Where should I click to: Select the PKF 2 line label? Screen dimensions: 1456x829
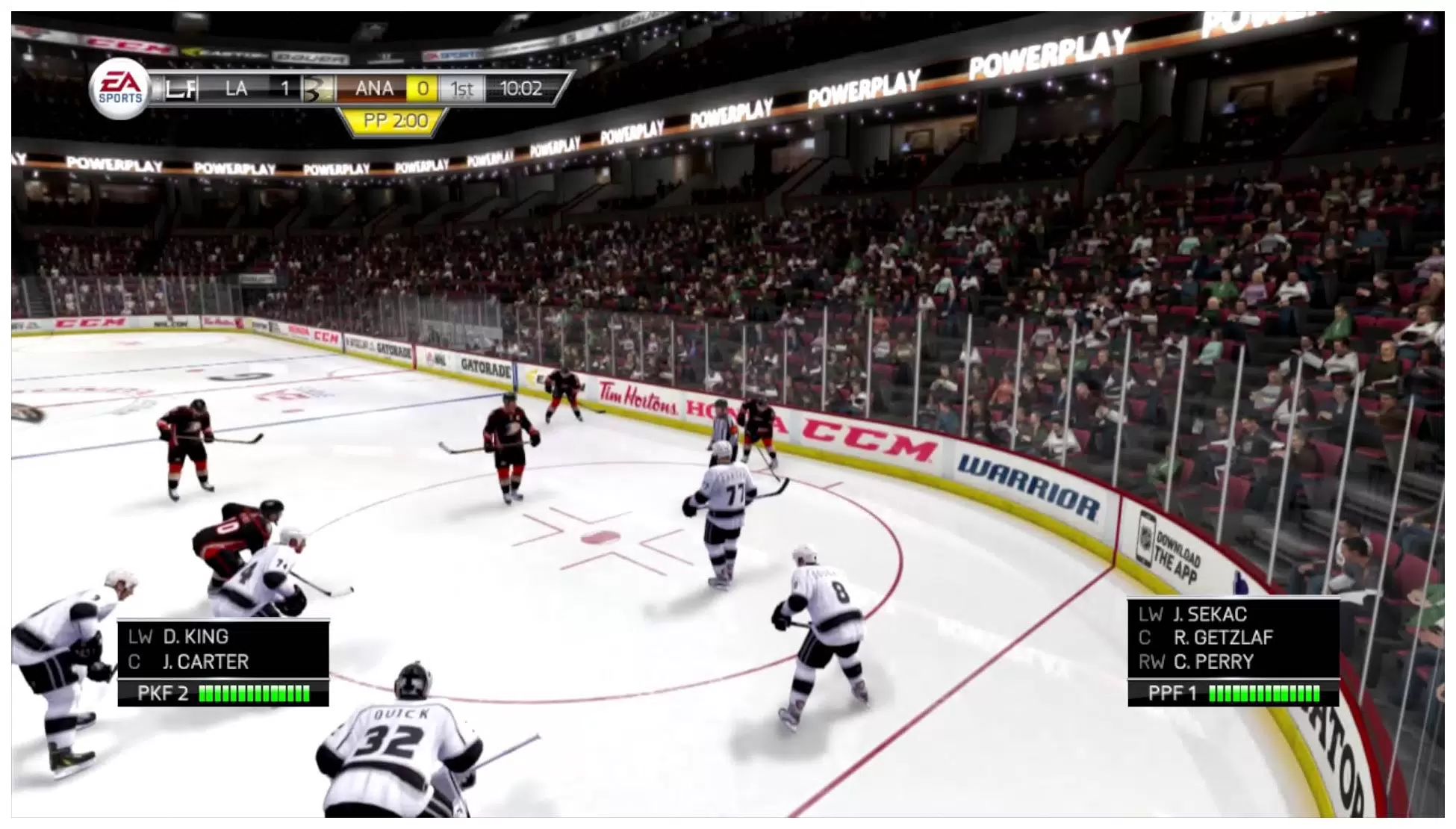click(x=162, y=694)
